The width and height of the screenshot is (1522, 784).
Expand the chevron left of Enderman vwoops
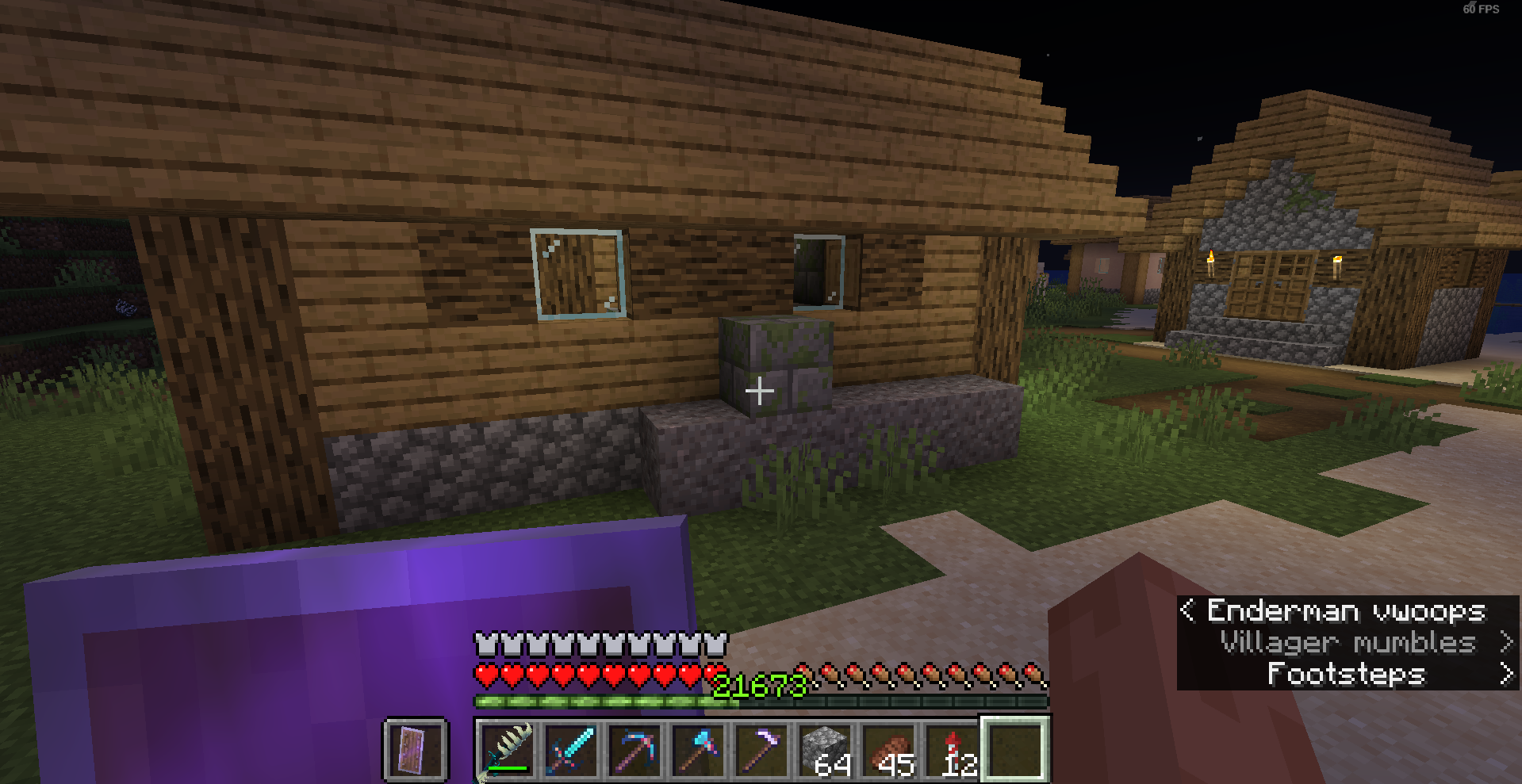click(1188, 611)
